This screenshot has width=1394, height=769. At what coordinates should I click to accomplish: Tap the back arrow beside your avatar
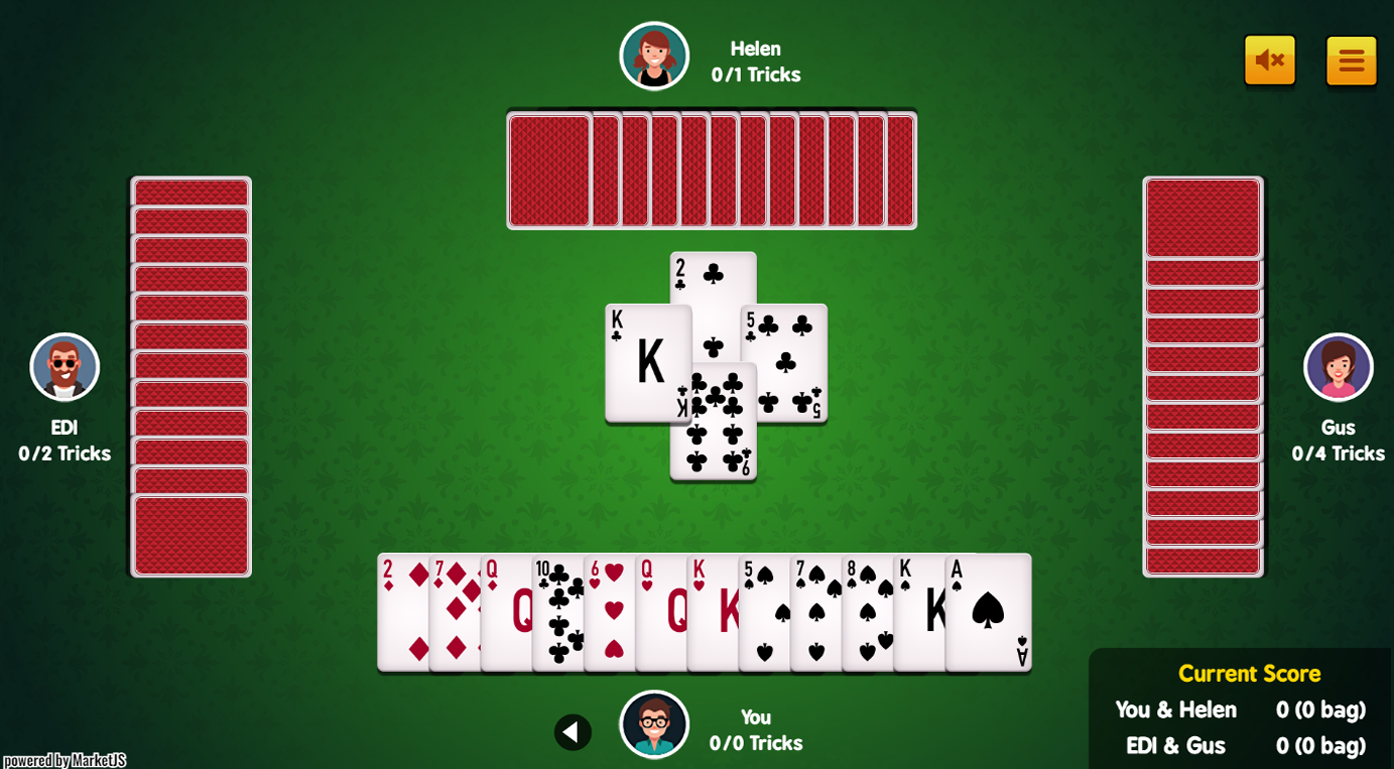pyautogui.click(x=573, y=731)
